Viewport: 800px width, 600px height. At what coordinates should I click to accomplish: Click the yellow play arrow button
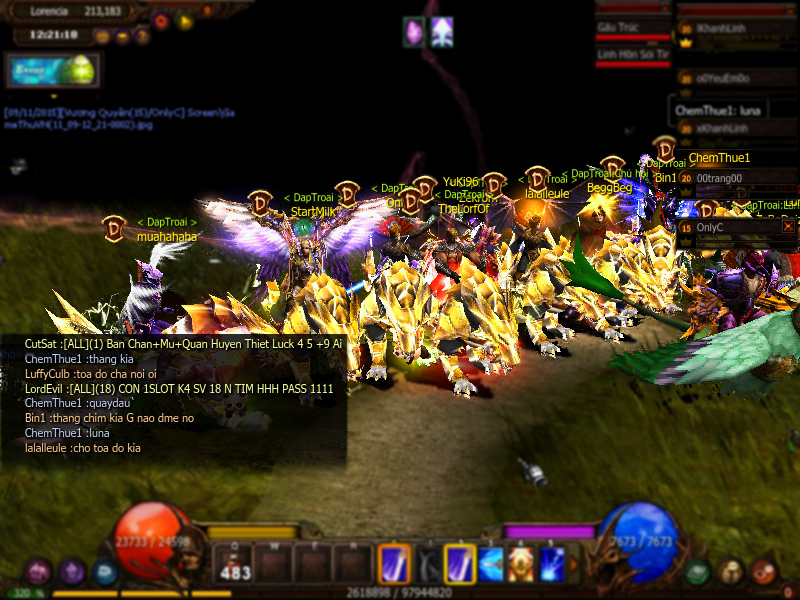[184, 19]
